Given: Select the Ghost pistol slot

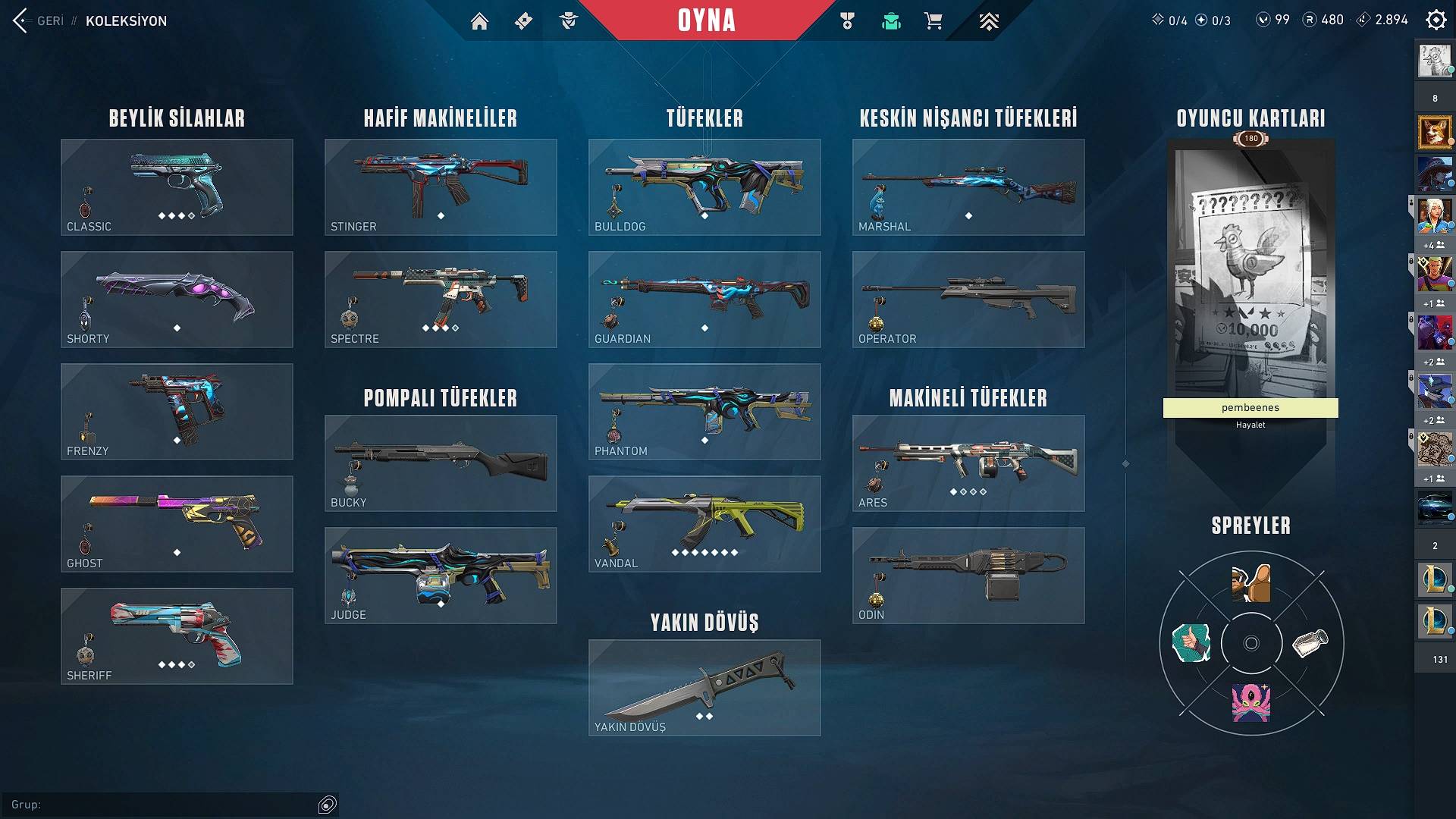Looking at the screenshot, I should (177, 524).
